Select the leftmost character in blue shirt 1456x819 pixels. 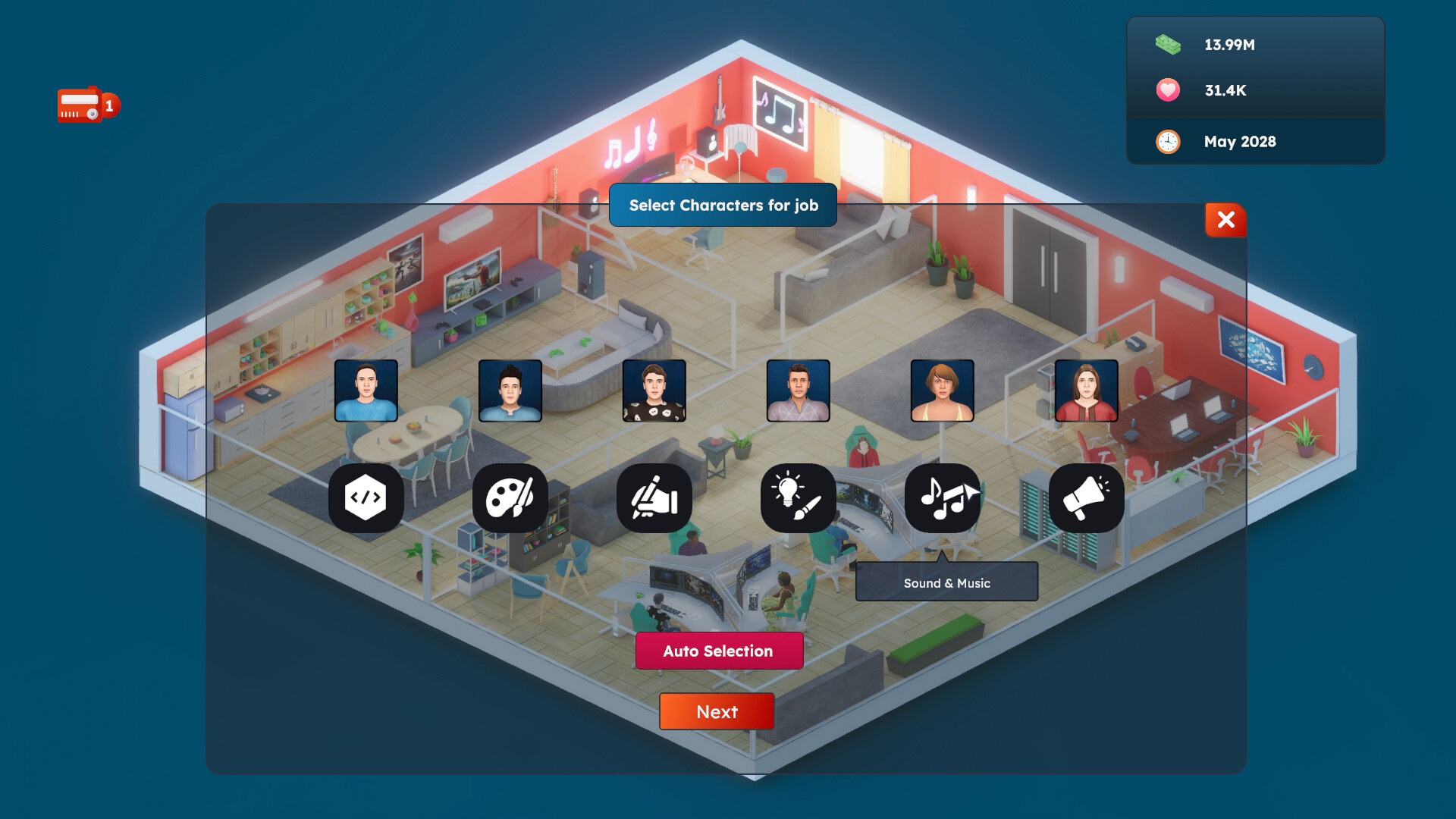pyautogui.click(x=367, y=391)
